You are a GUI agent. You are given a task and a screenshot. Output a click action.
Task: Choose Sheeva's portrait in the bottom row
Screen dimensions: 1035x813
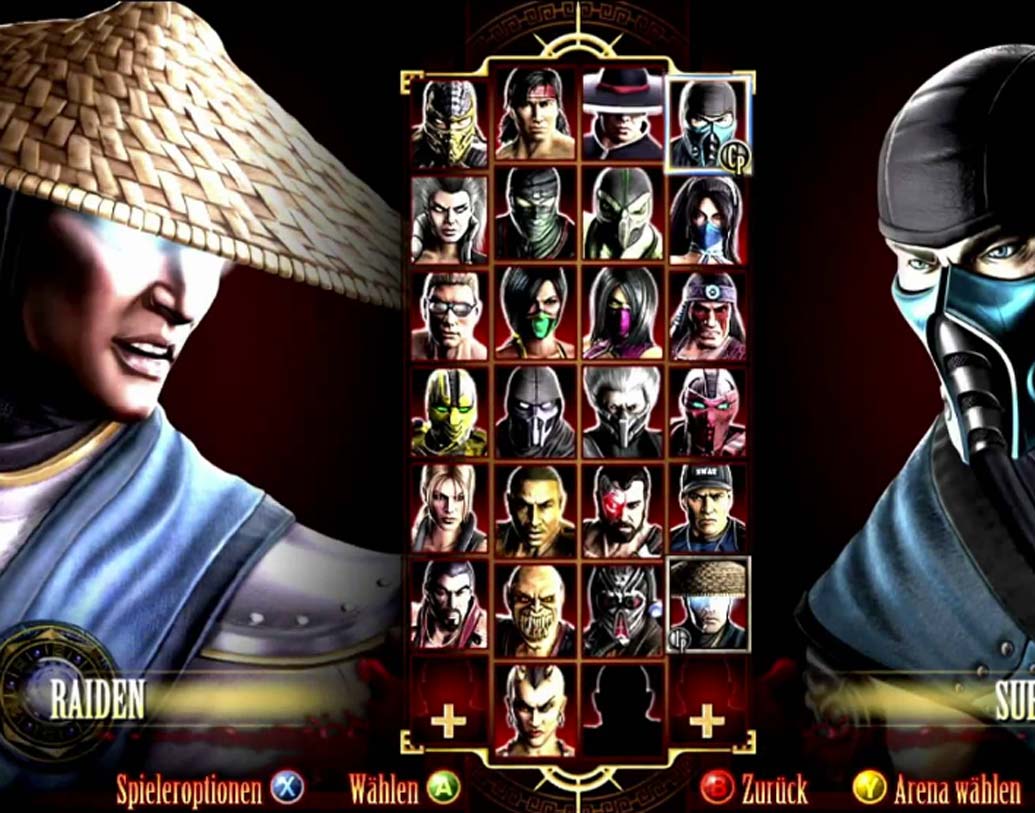coord(535,708)
